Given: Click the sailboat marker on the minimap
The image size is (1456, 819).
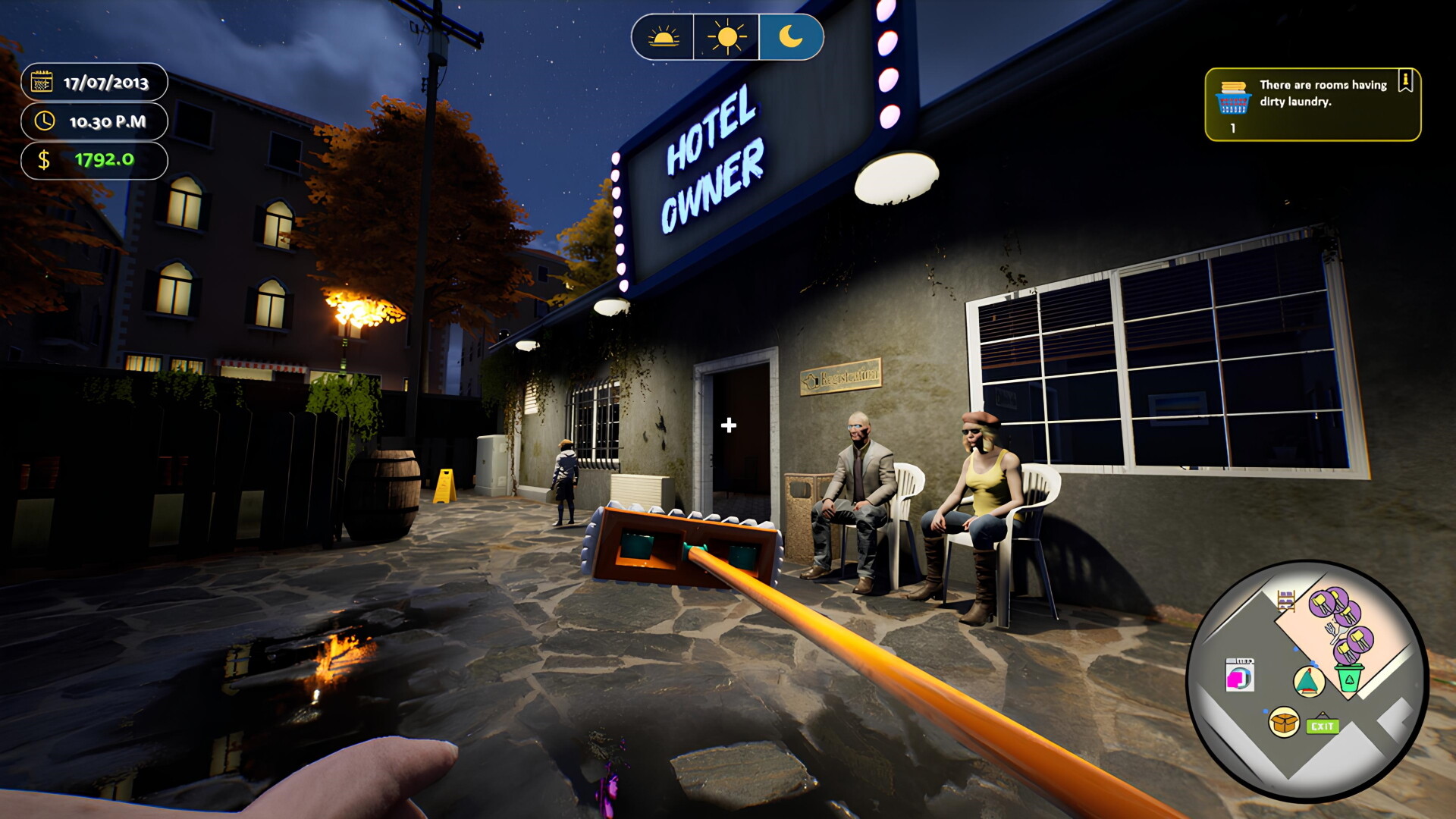Looking at the screenshot, I should (1308, 682).
